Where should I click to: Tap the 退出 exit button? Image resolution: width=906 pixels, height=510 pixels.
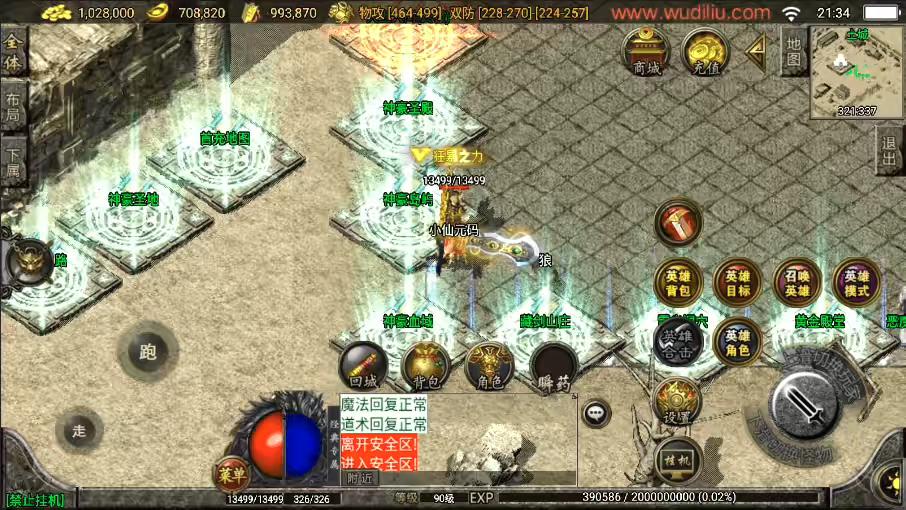click(x=889, y=153)
